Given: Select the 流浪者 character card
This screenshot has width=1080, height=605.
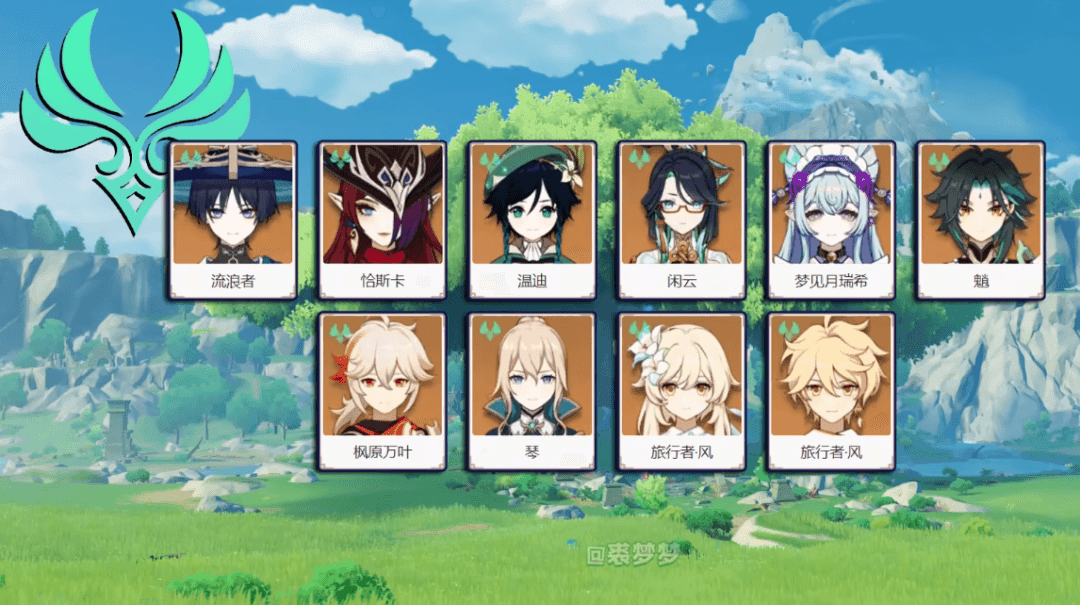Looking at the screenshot, I should (233, 220).
